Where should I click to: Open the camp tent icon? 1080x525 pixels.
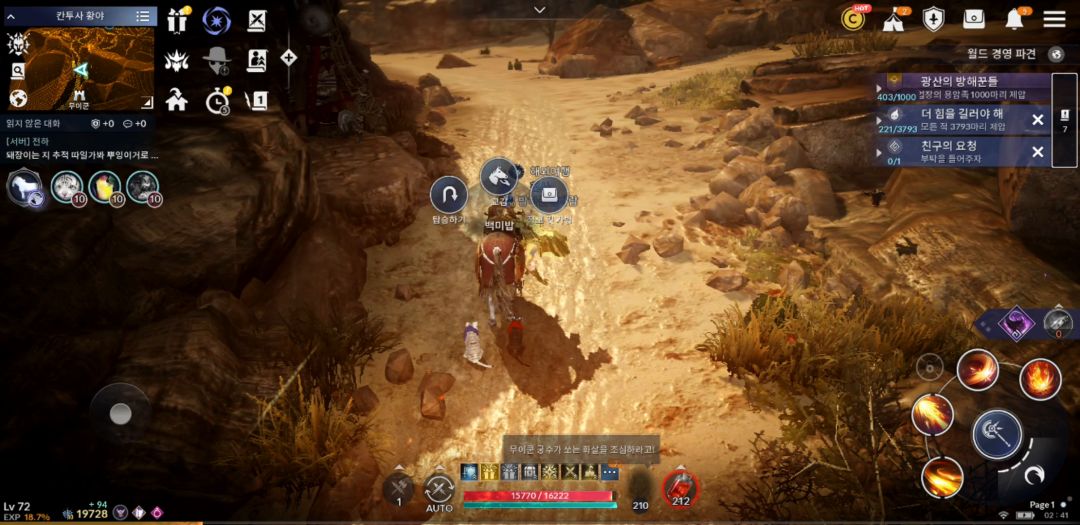893,19
